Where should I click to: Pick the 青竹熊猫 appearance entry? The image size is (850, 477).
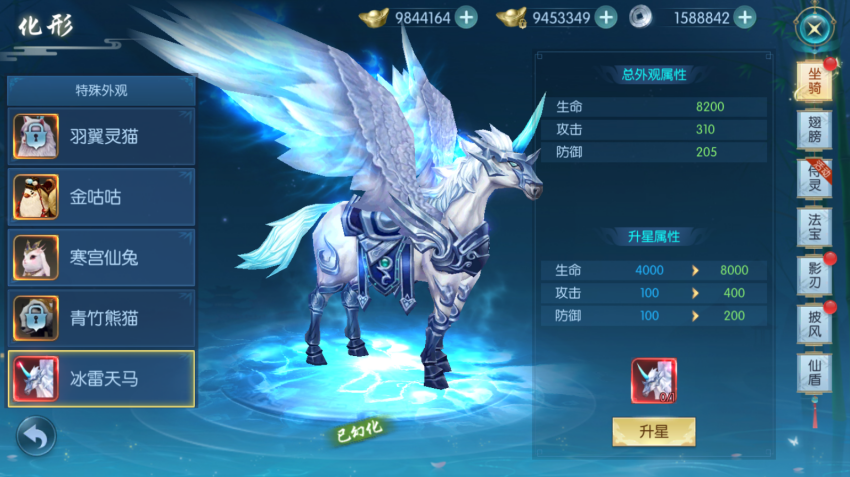tap(101, 318)
